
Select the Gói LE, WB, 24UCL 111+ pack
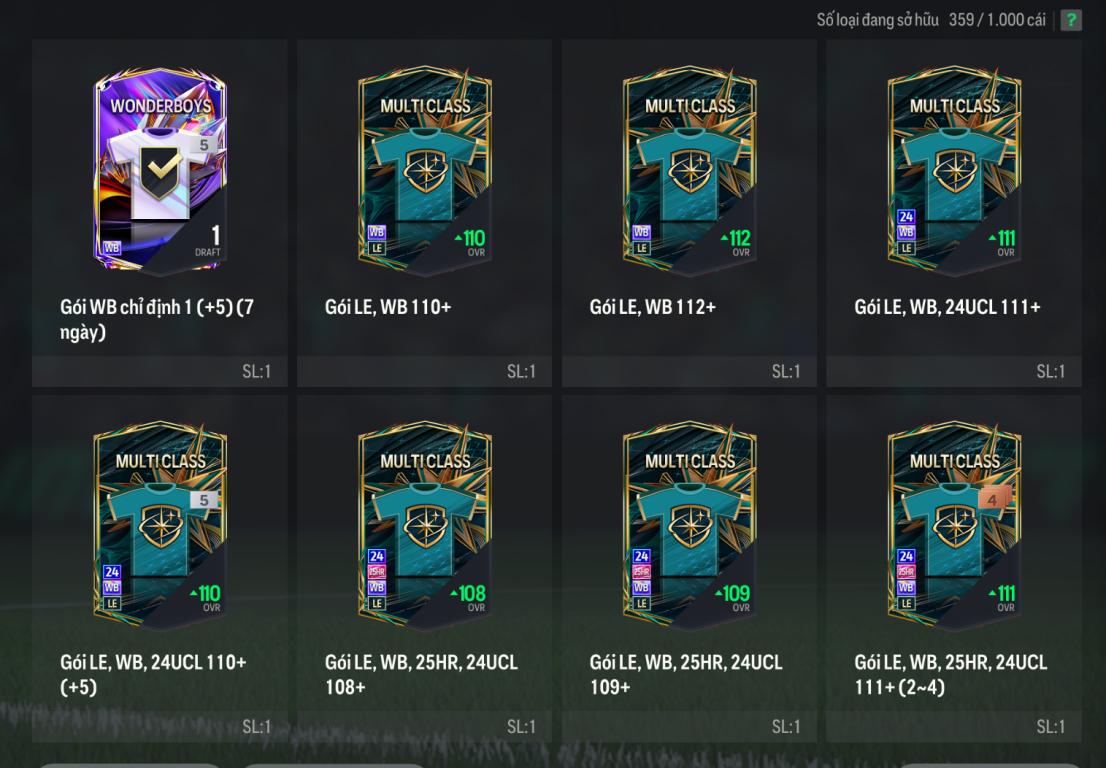pyautogui.click(x=954, y=172)
